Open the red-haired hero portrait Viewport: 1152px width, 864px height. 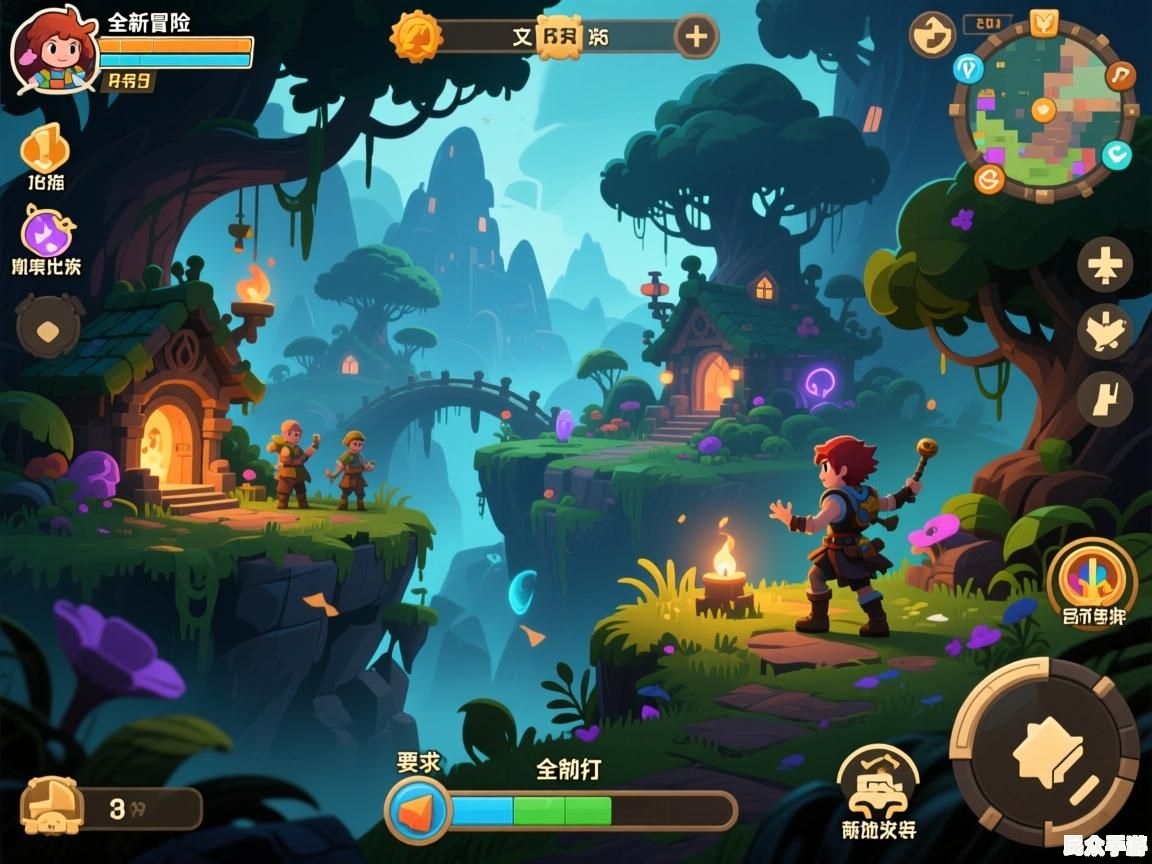point(54,48)
